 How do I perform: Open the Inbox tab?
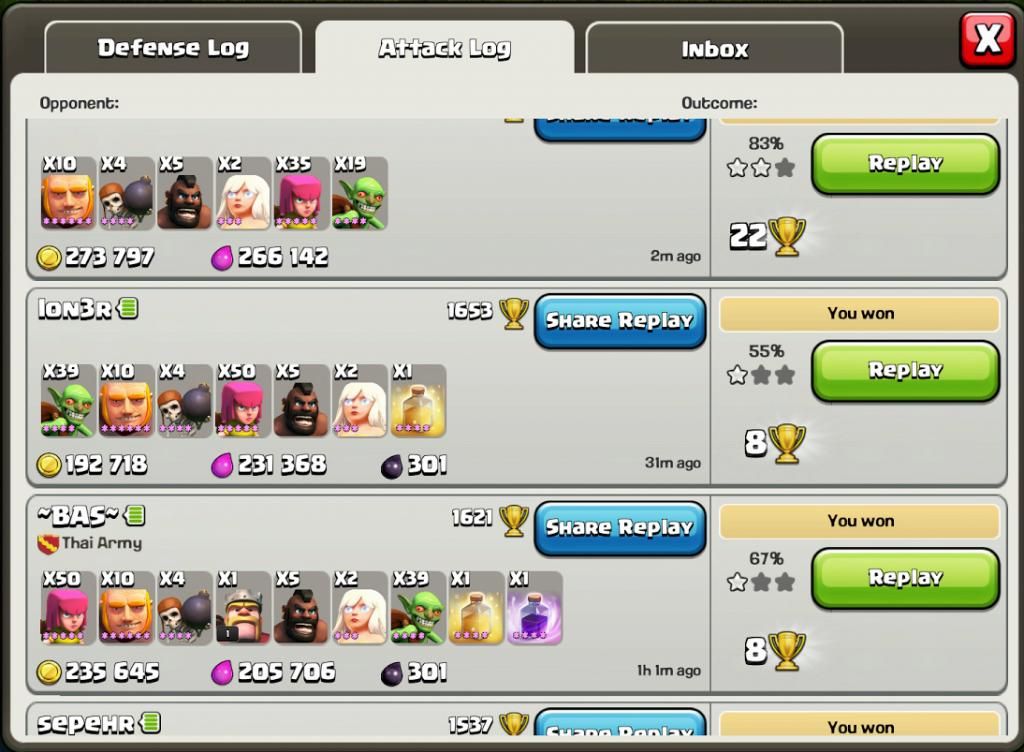[714, 49]
